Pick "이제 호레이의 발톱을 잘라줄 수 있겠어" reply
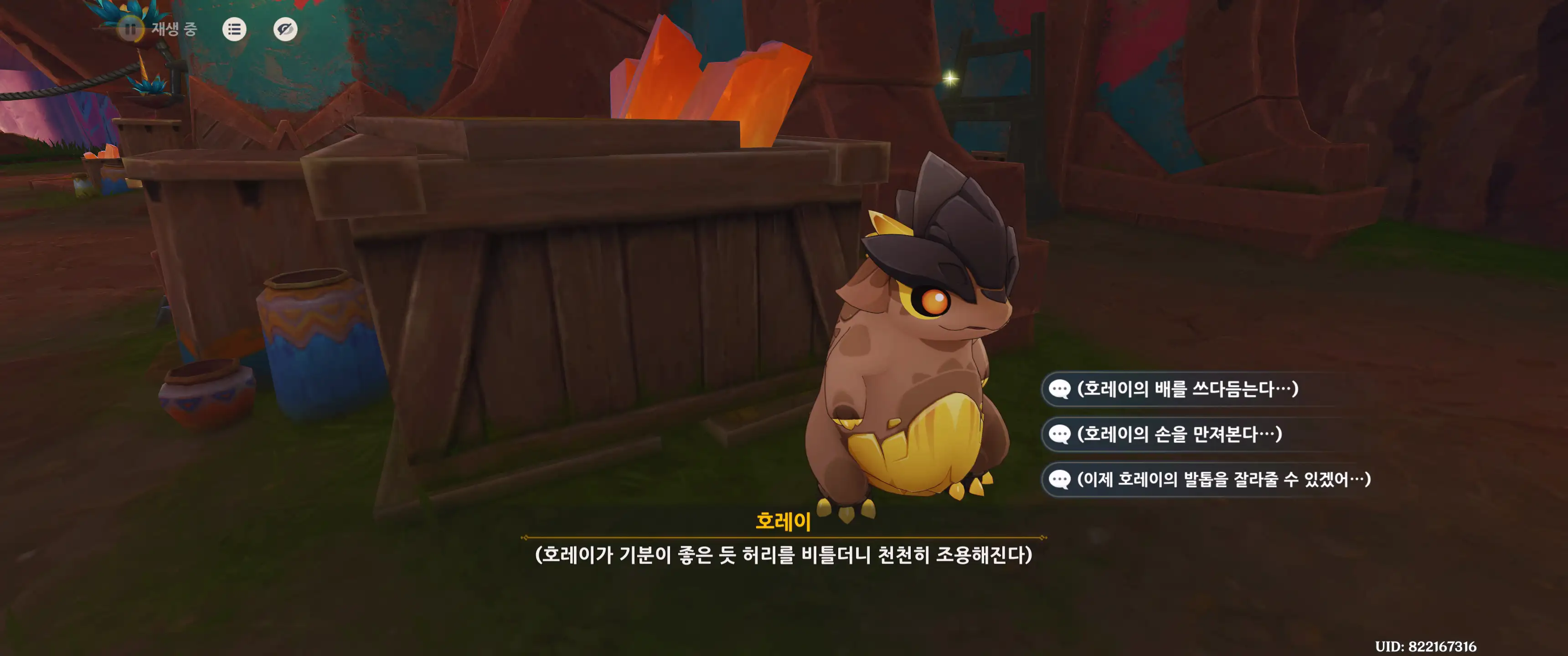 click(1223, 480)
